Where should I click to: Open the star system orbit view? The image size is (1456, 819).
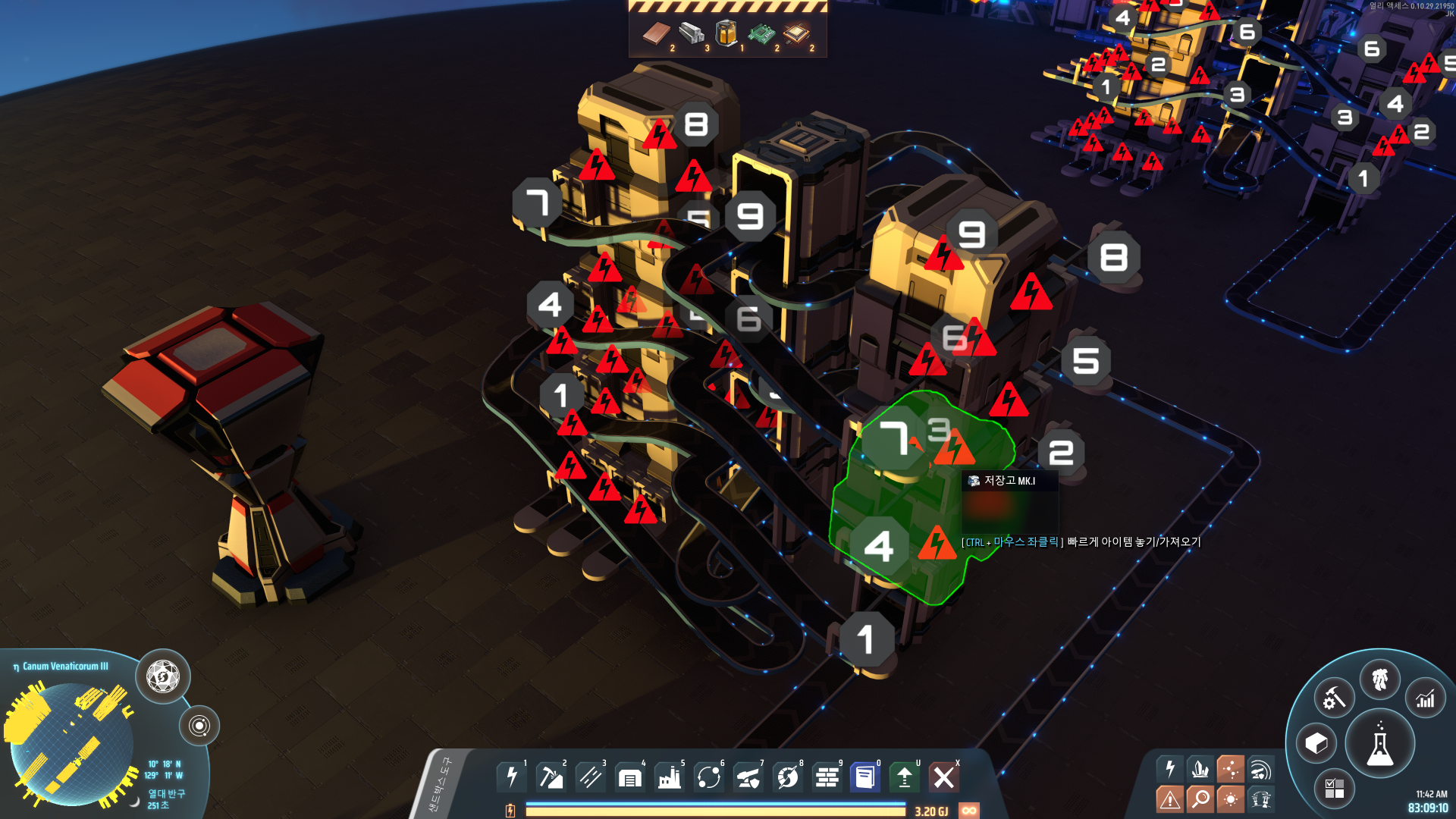(x=199, y=726)
